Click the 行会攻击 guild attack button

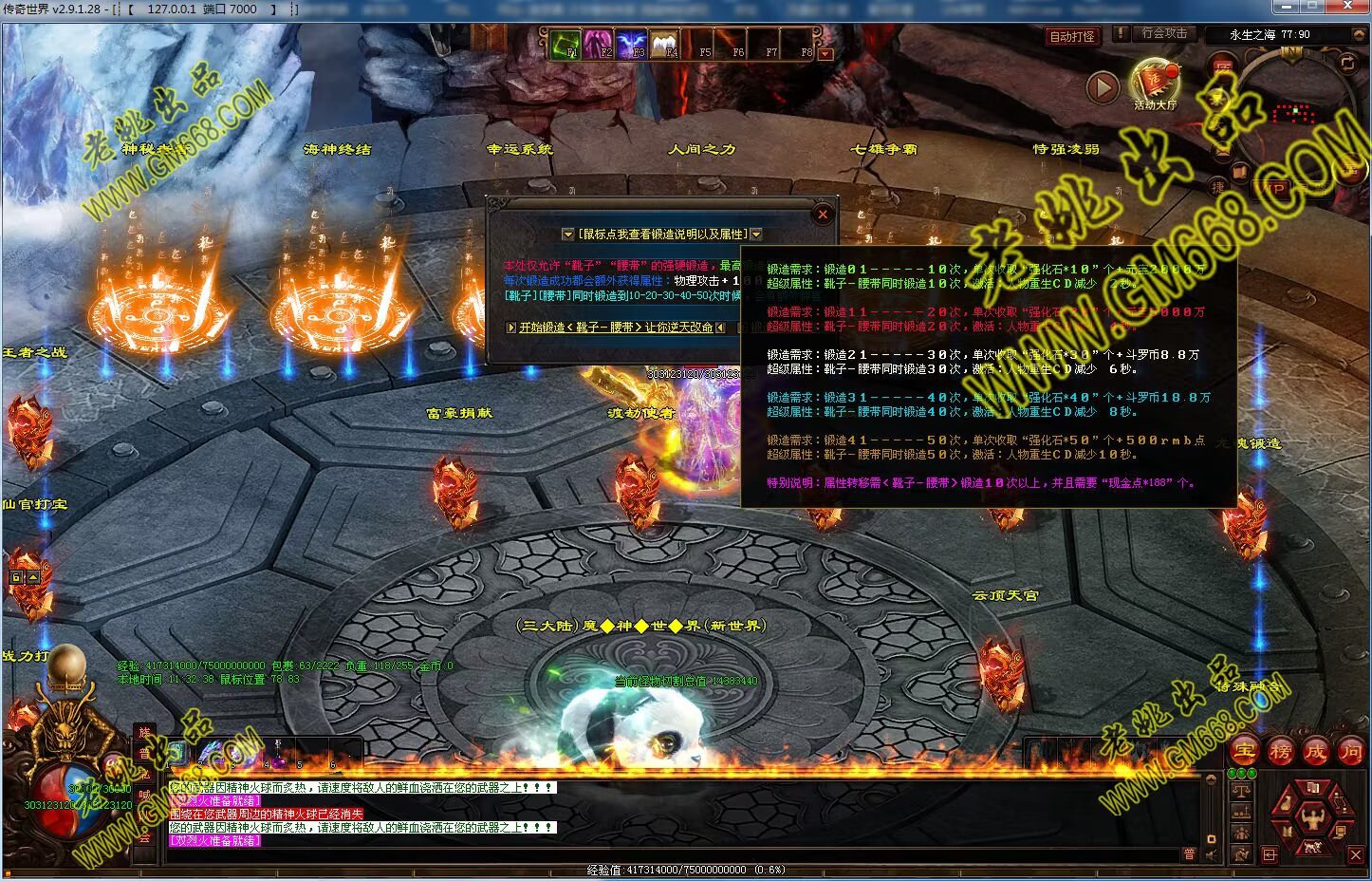(1163, 33)
